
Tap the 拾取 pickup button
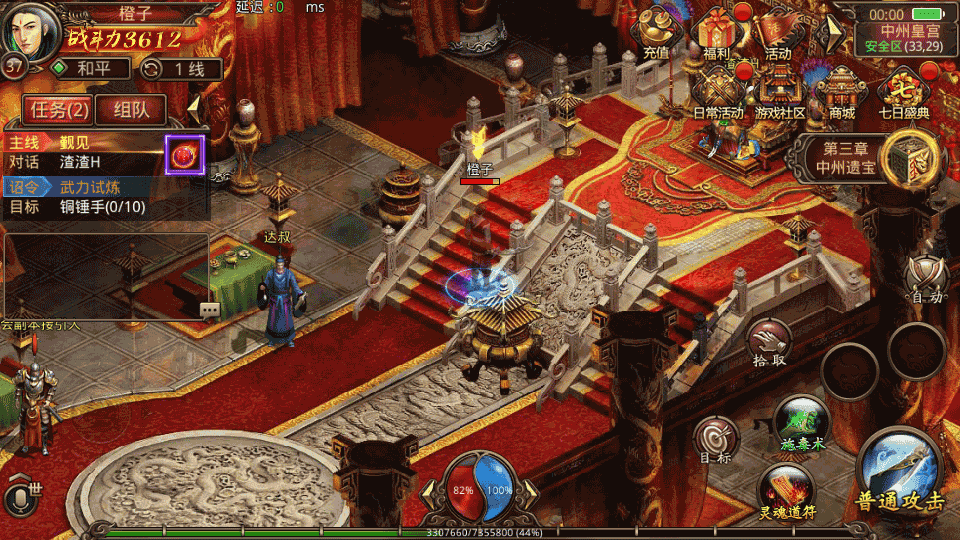[769, 343]
